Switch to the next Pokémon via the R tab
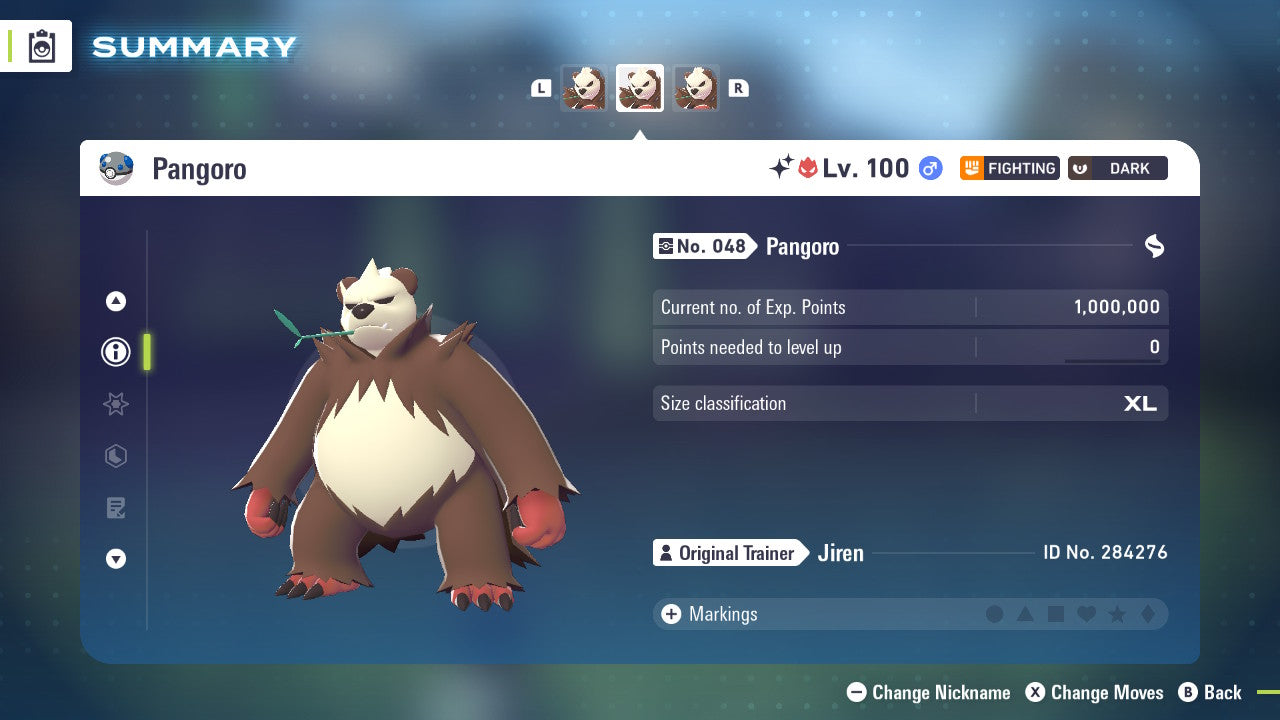1280x720 pixels. (738, 88)
